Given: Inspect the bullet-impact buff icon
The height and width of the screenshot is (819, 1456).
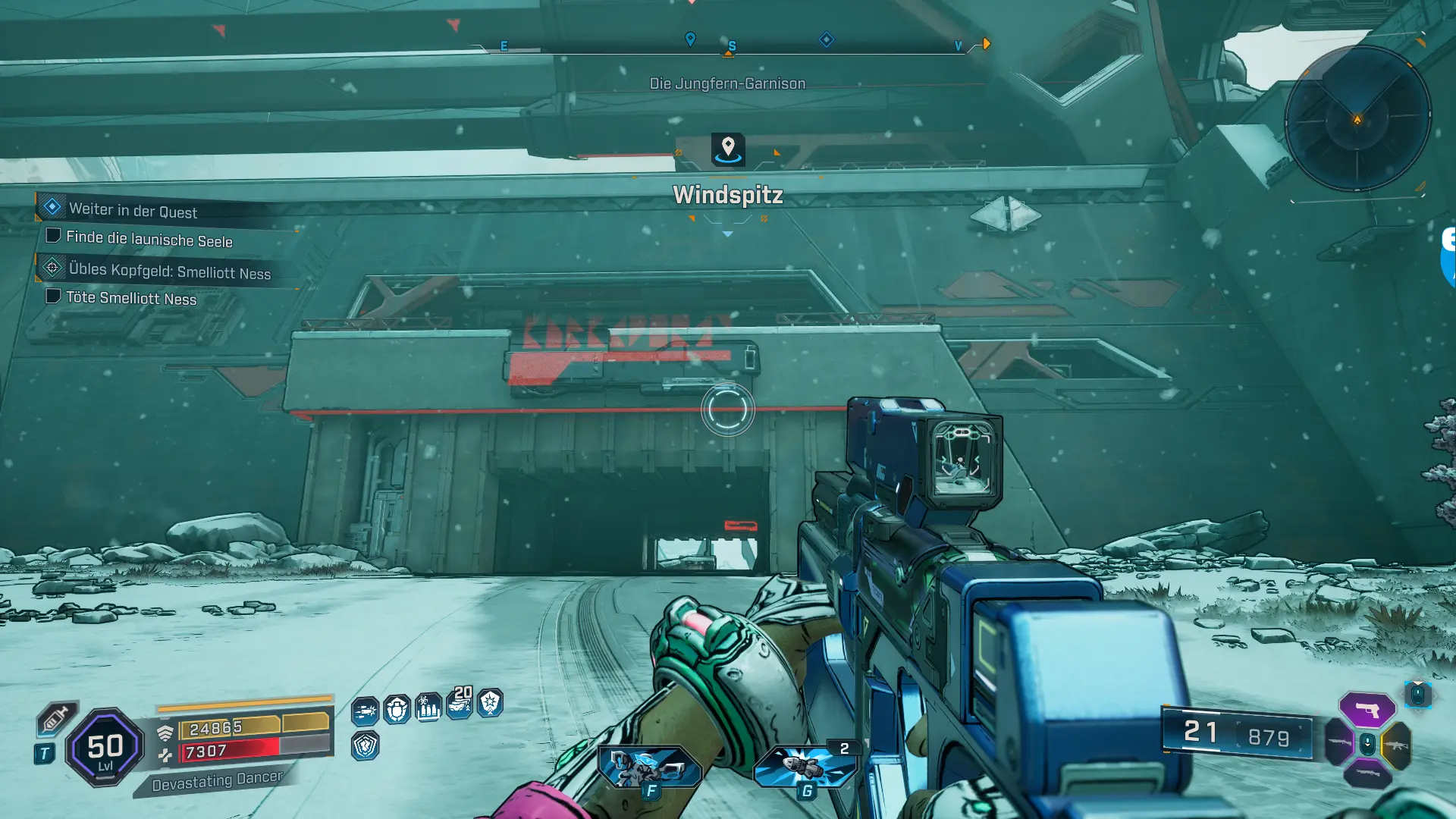Looking at the screenshot, I should [x=365, y=711].
